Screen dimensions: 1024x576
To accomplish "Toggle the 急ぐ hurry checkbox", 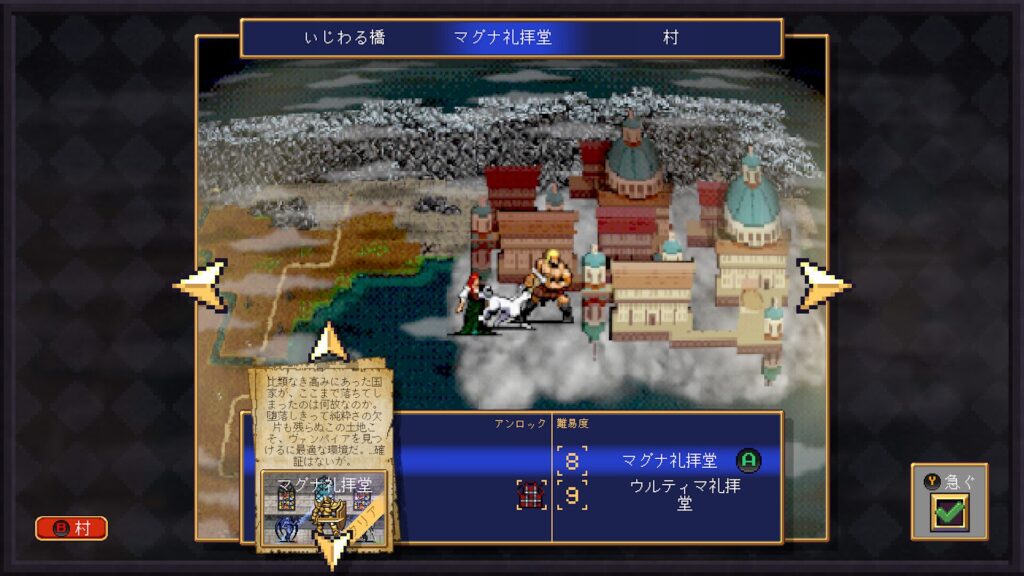I will pos(947,514).
